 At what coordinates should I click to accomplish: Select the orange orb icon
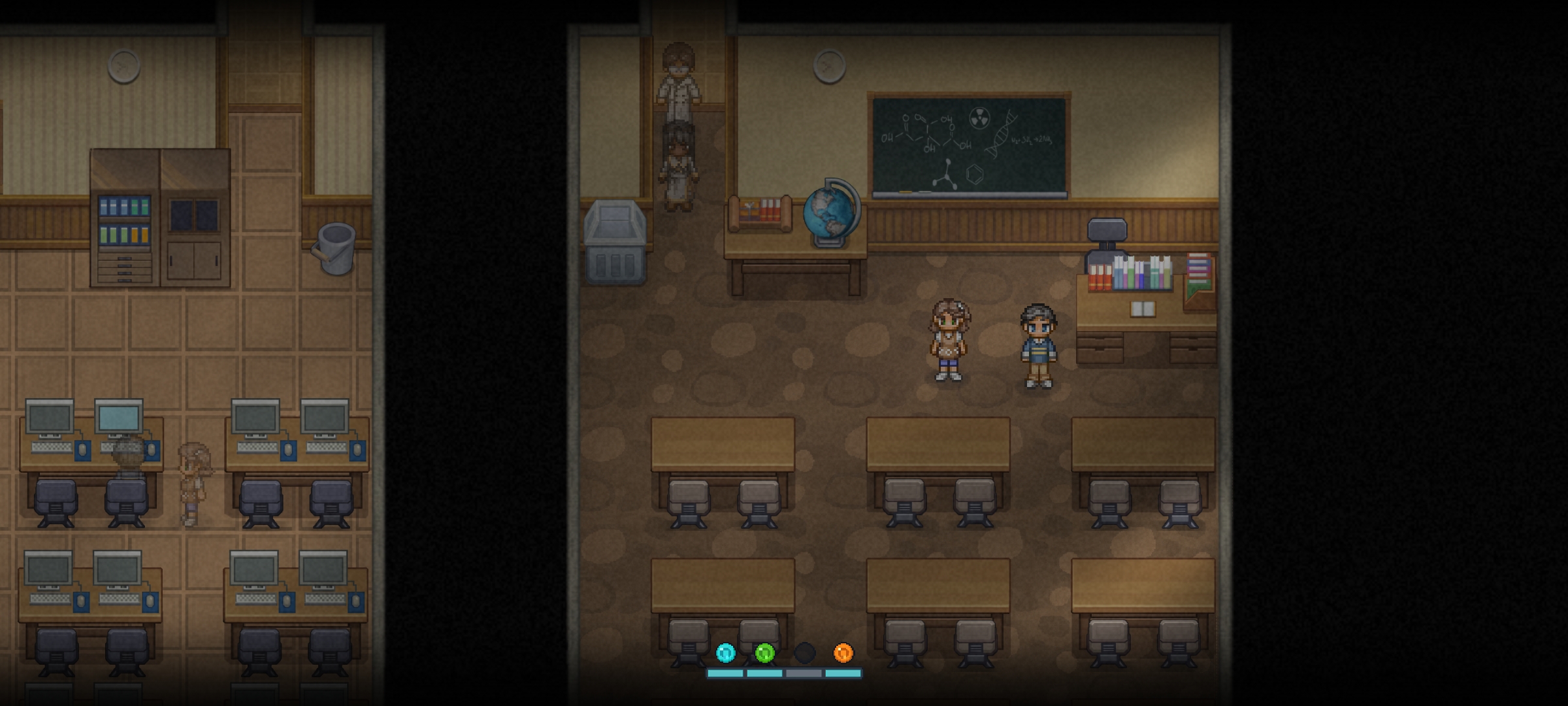[843, 652]
